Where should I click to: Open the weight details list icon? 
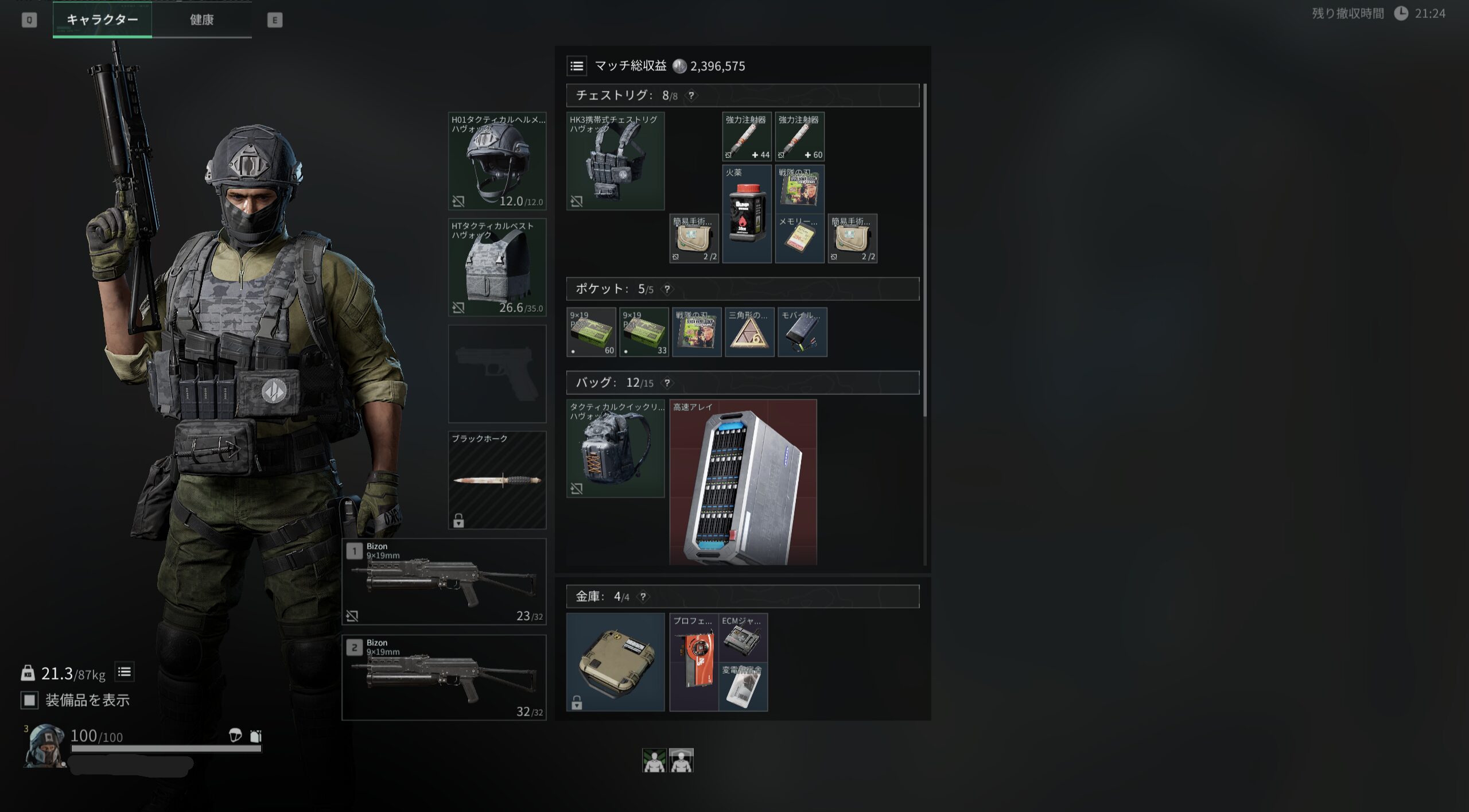125,672
